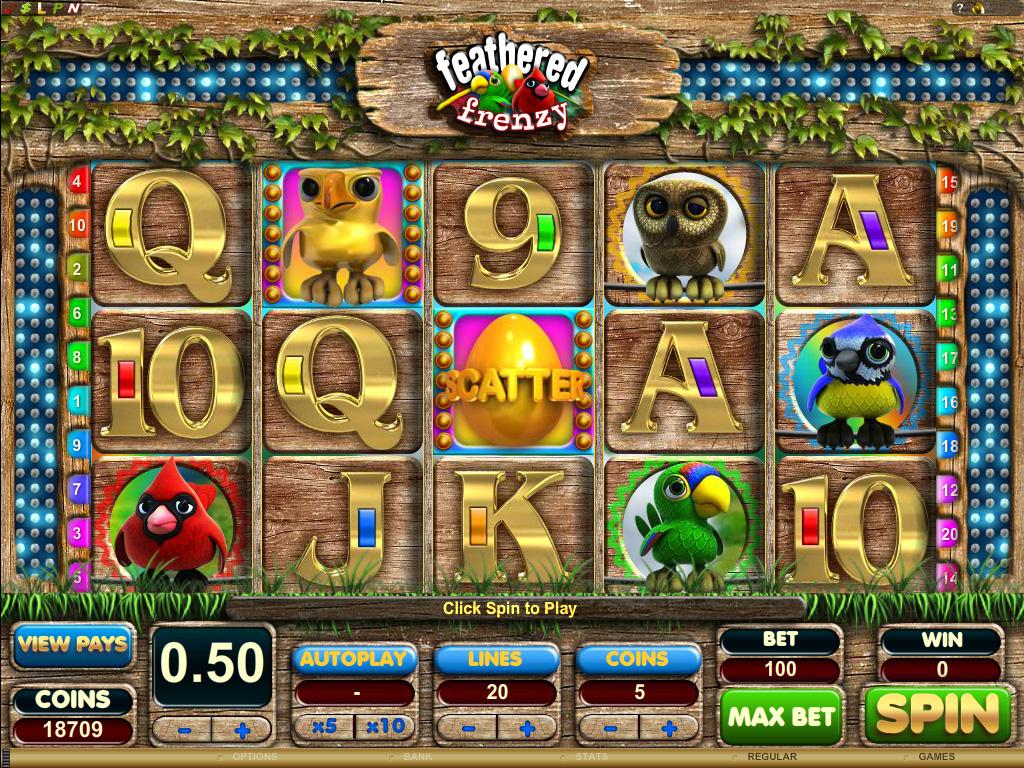Switch to Regular mode
This screenshot has width=1024, height=768.
(772, 757)
